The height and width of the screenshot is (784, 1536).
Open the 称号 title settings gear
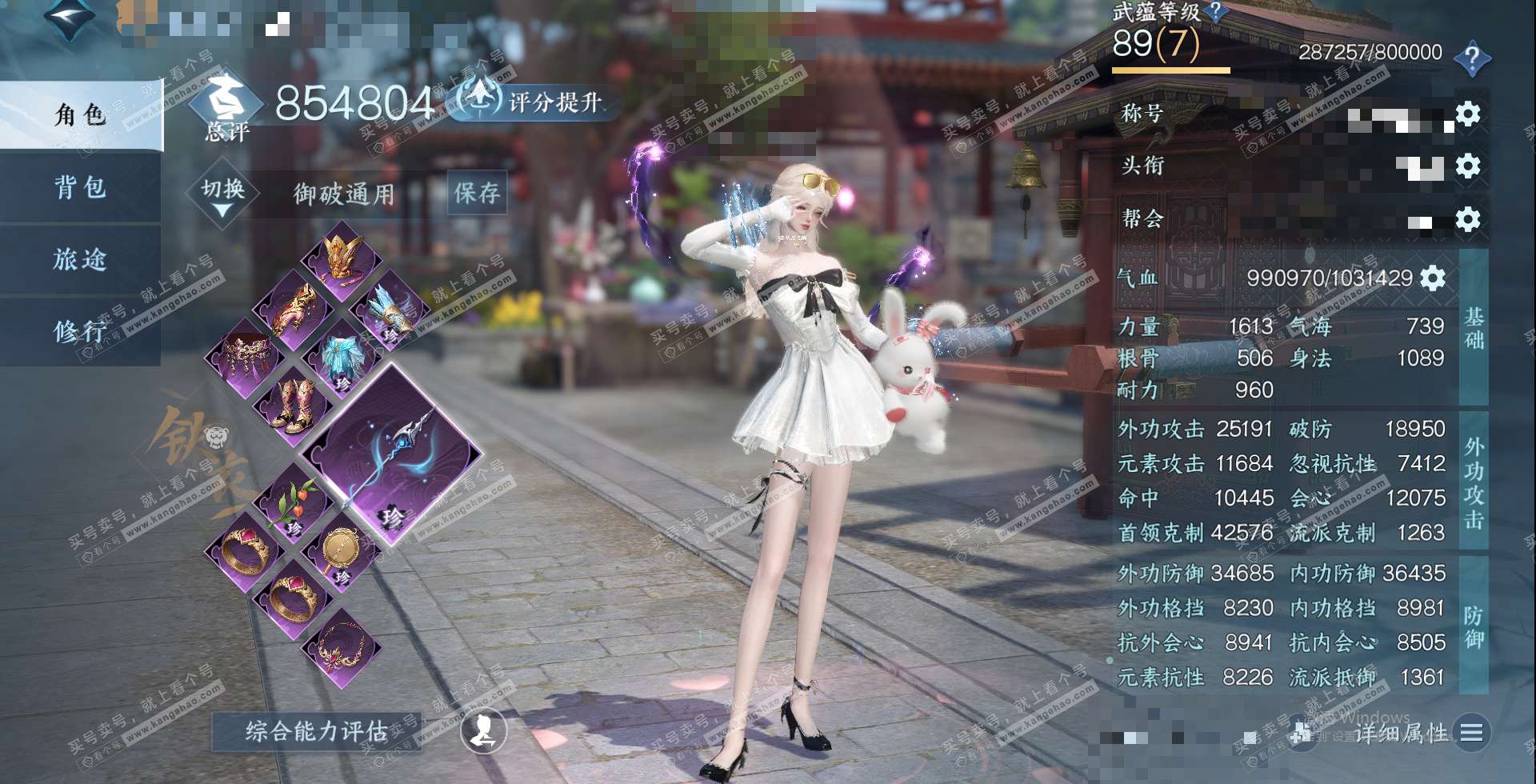[x=1467, y=114]
